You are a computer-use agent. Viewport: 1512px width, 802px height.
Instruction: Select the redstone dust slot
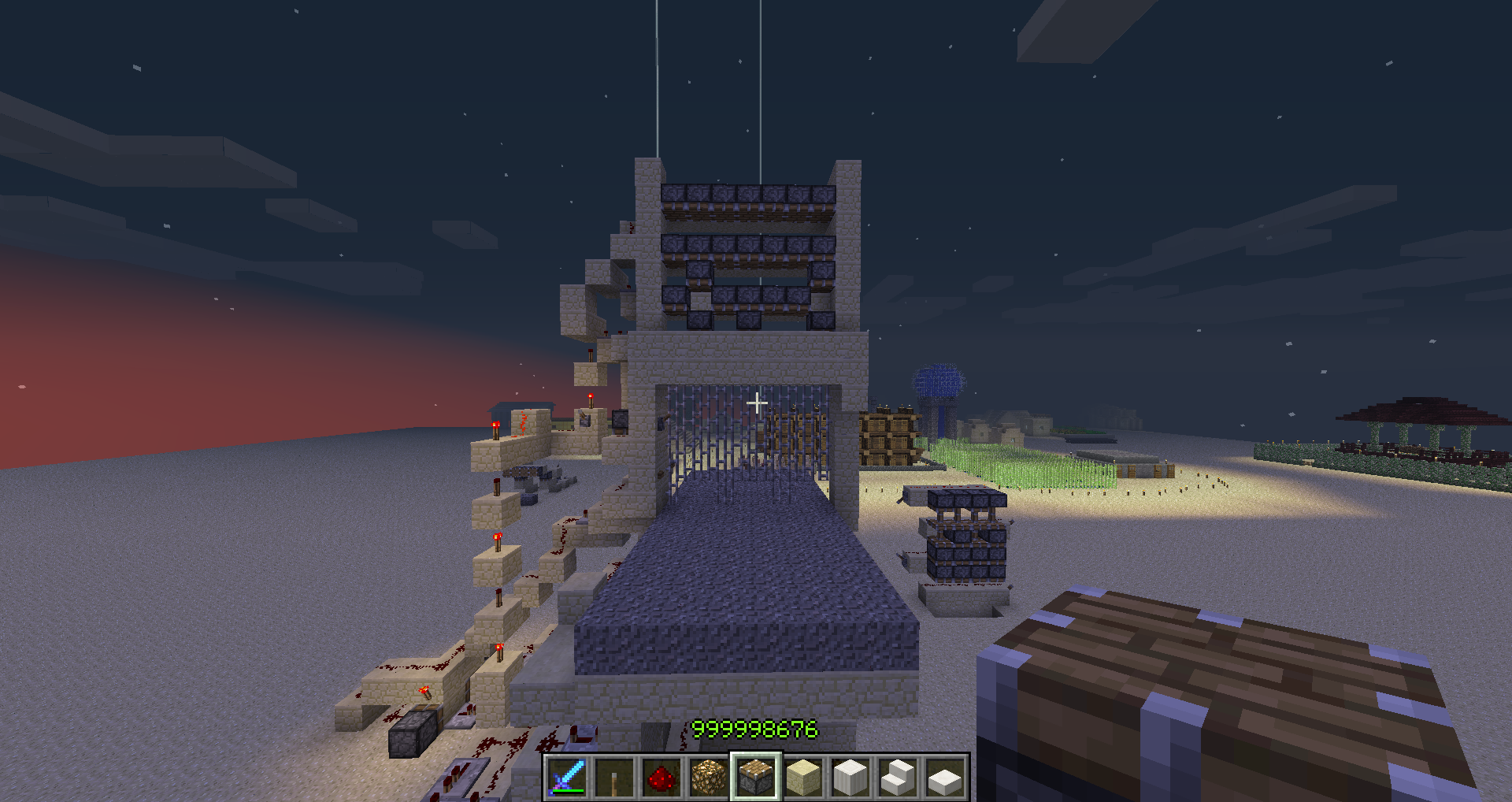[x=661, y=777]
